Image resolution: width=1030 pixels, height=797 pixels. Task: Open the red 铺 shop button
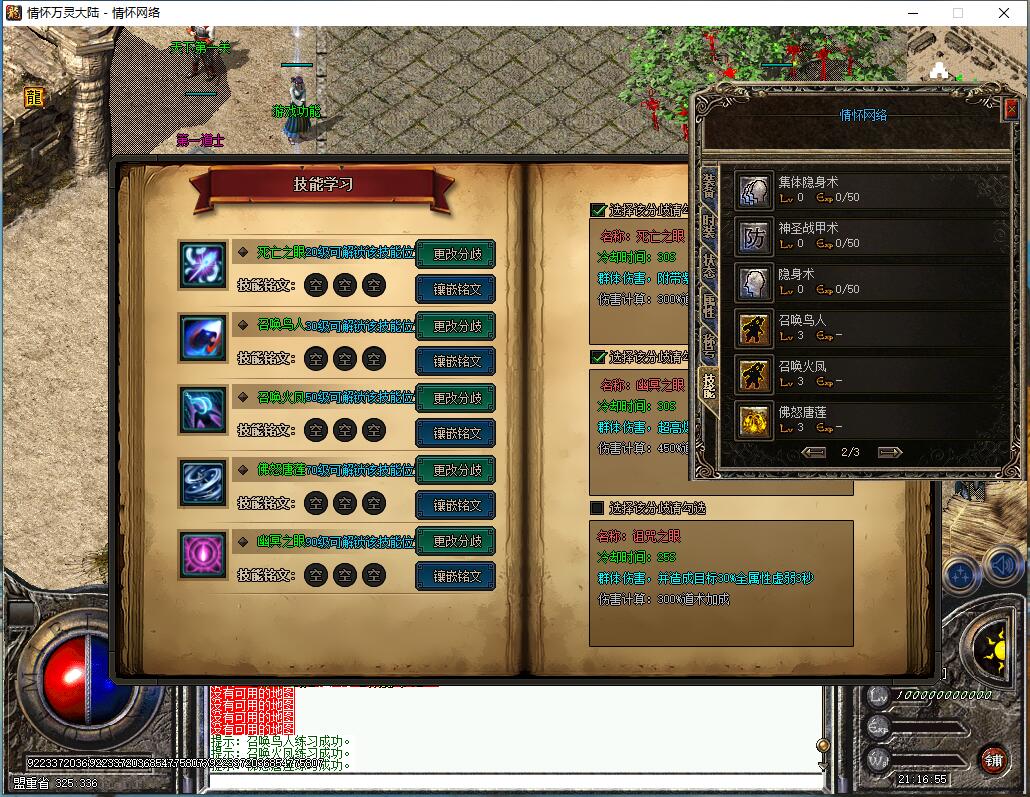[992, 758]
